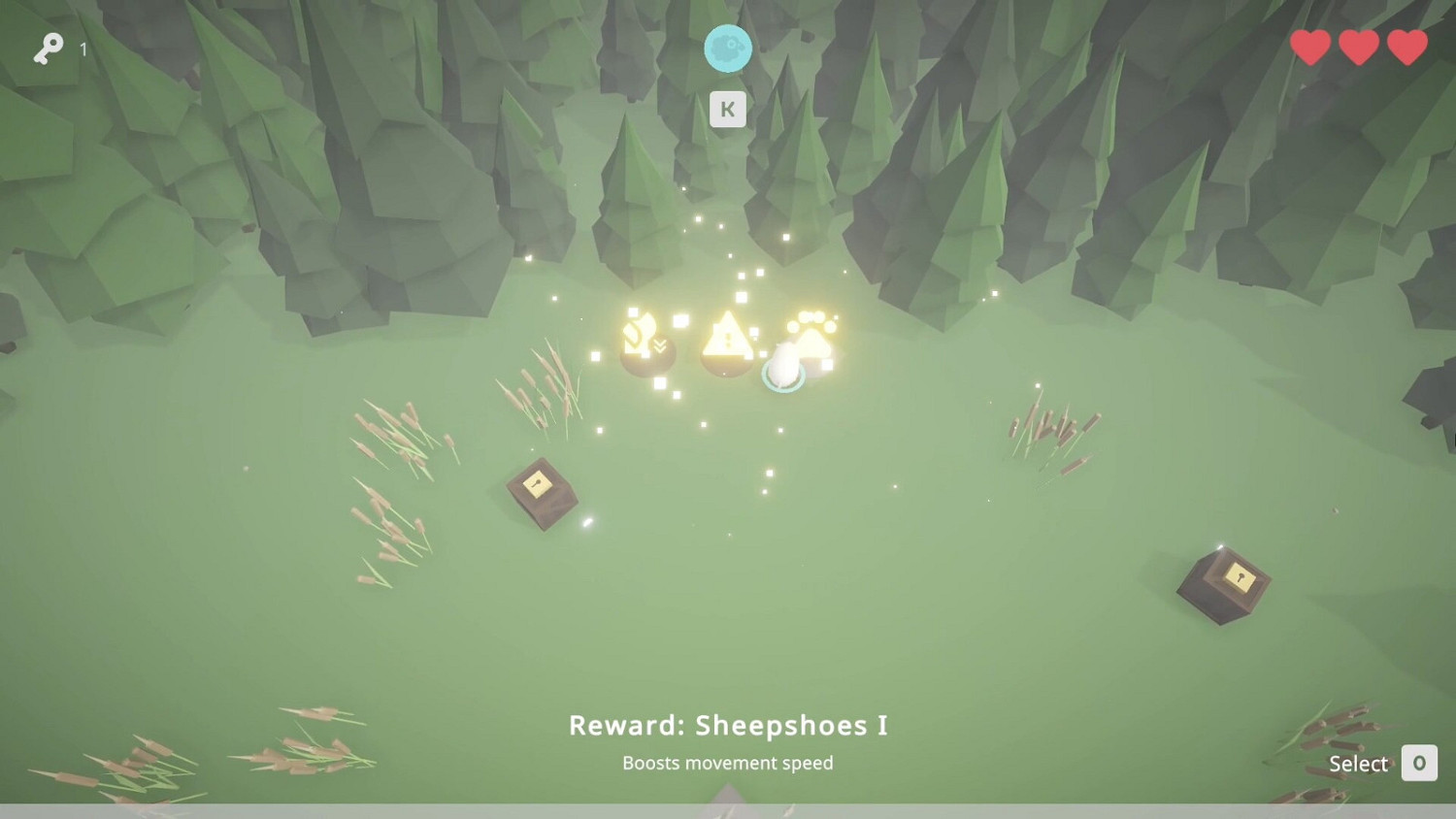Click the Boosts movement speed description

727,763
